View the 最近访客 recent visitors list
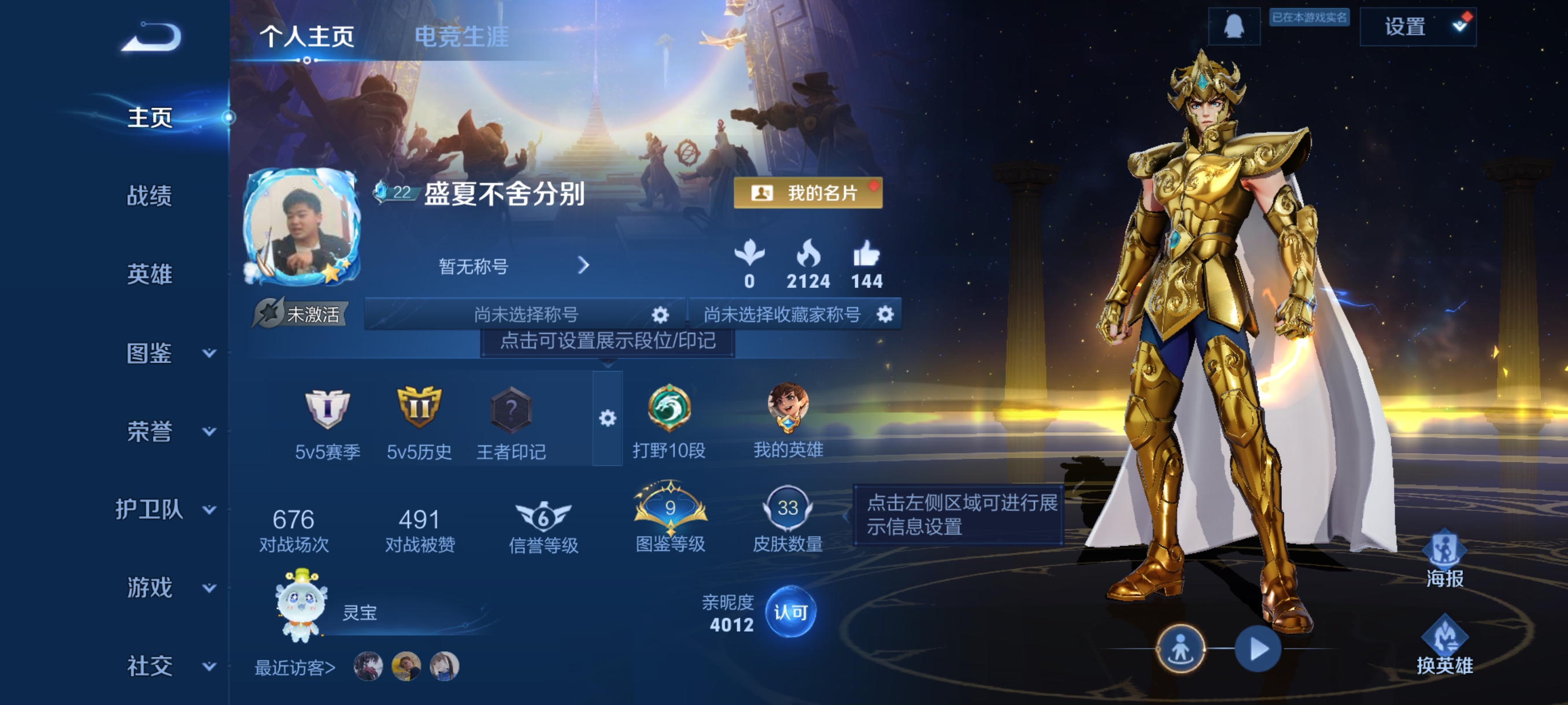This screenshot has height=705, width=1568. click(x=295, y=667)
